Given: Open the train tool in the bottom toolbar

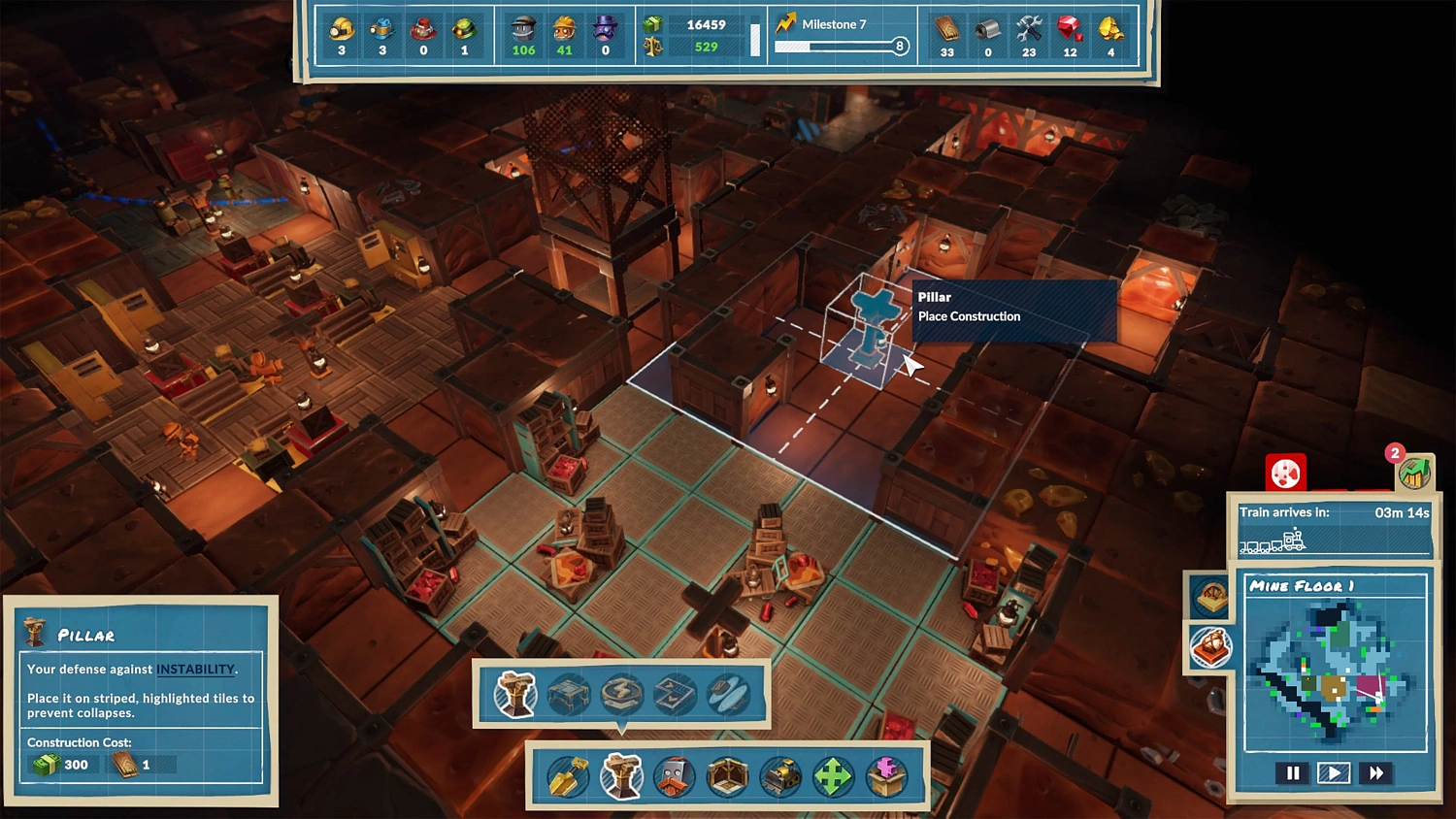Looking at the screenshot, I should click(779, 776).
